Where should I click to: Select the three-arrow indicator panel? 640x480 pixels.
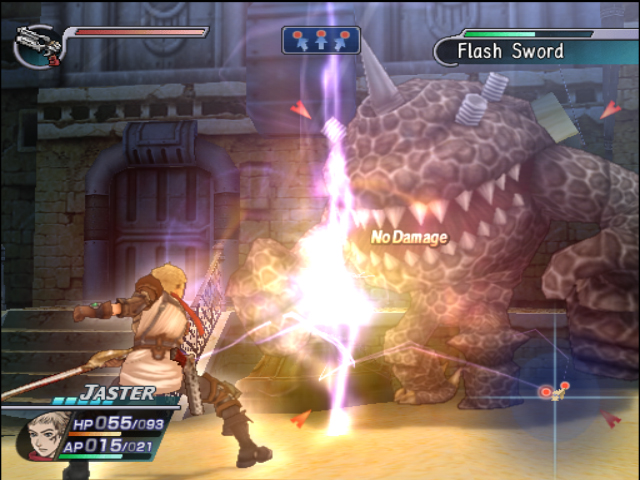(x=320, y=40)
